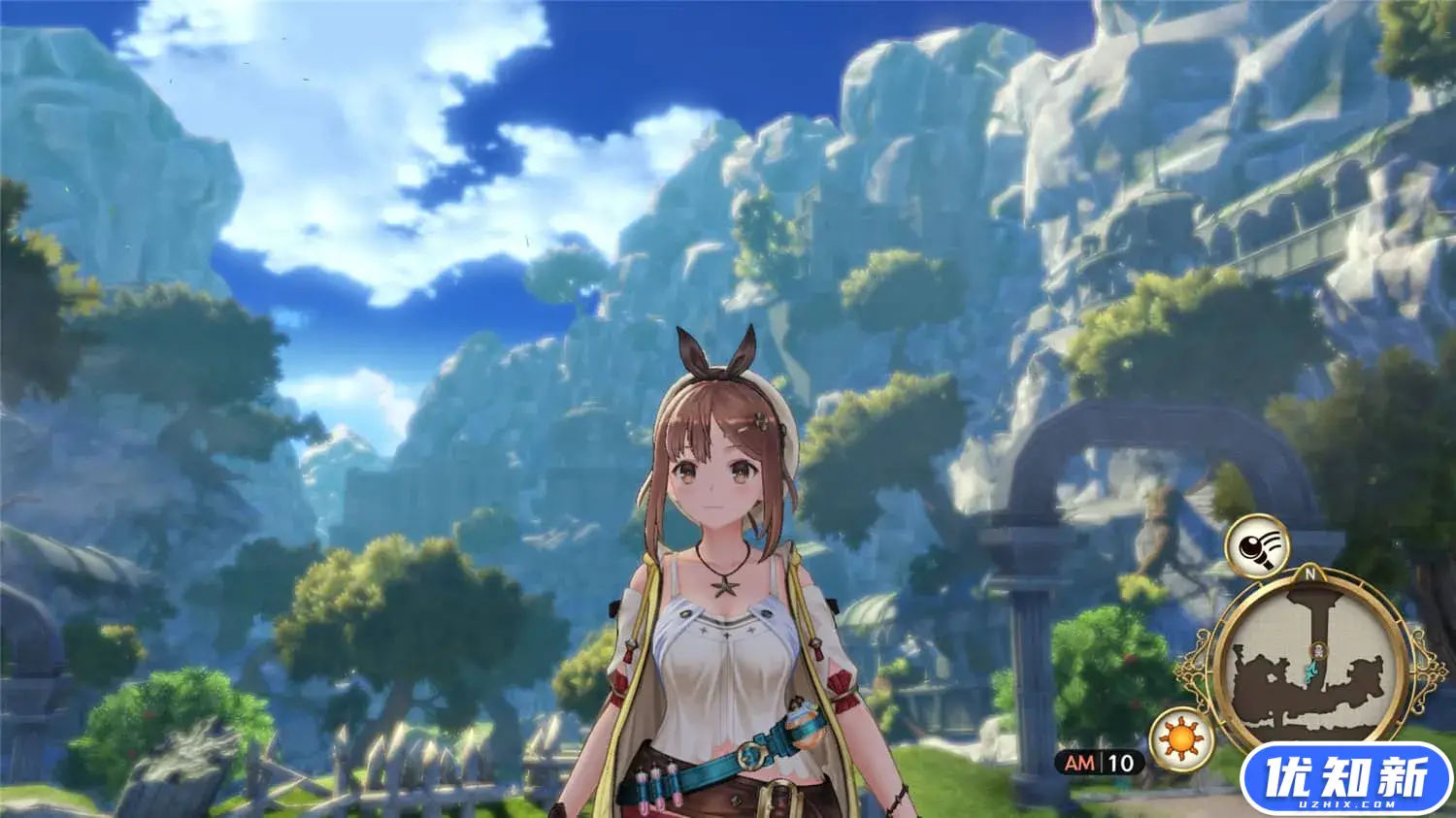Select the N north marker on the compass
This screenshot has width=1456, height=818.
tap(1310, 573)
